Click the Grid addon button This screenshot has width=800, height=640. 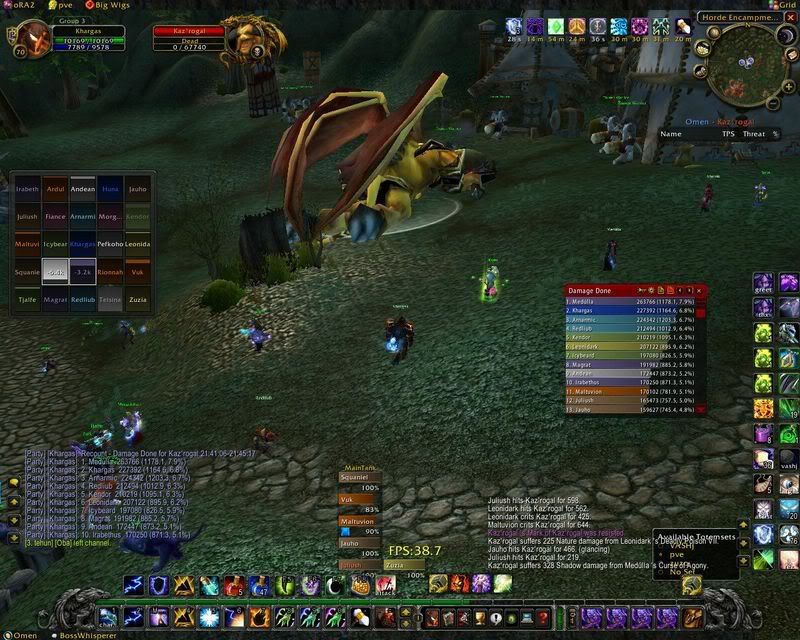click(783, 5)
